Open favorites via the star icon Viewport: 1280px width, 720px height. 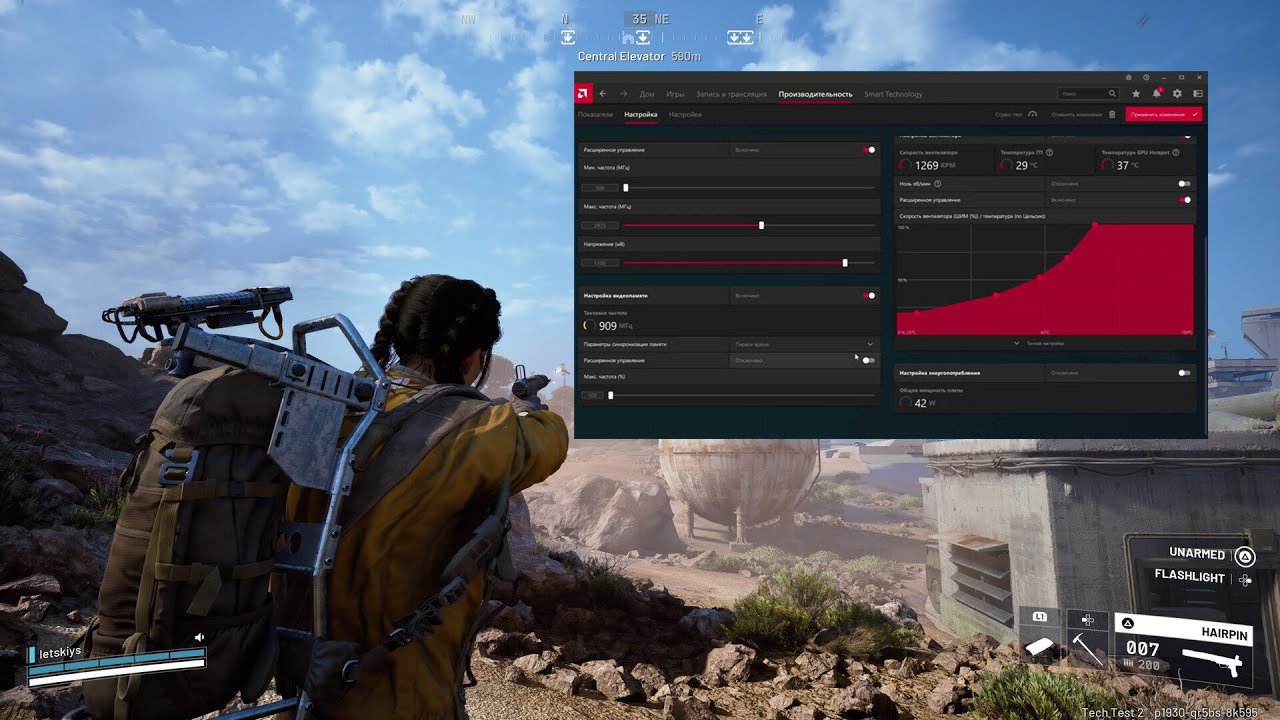pos(1136,92)
